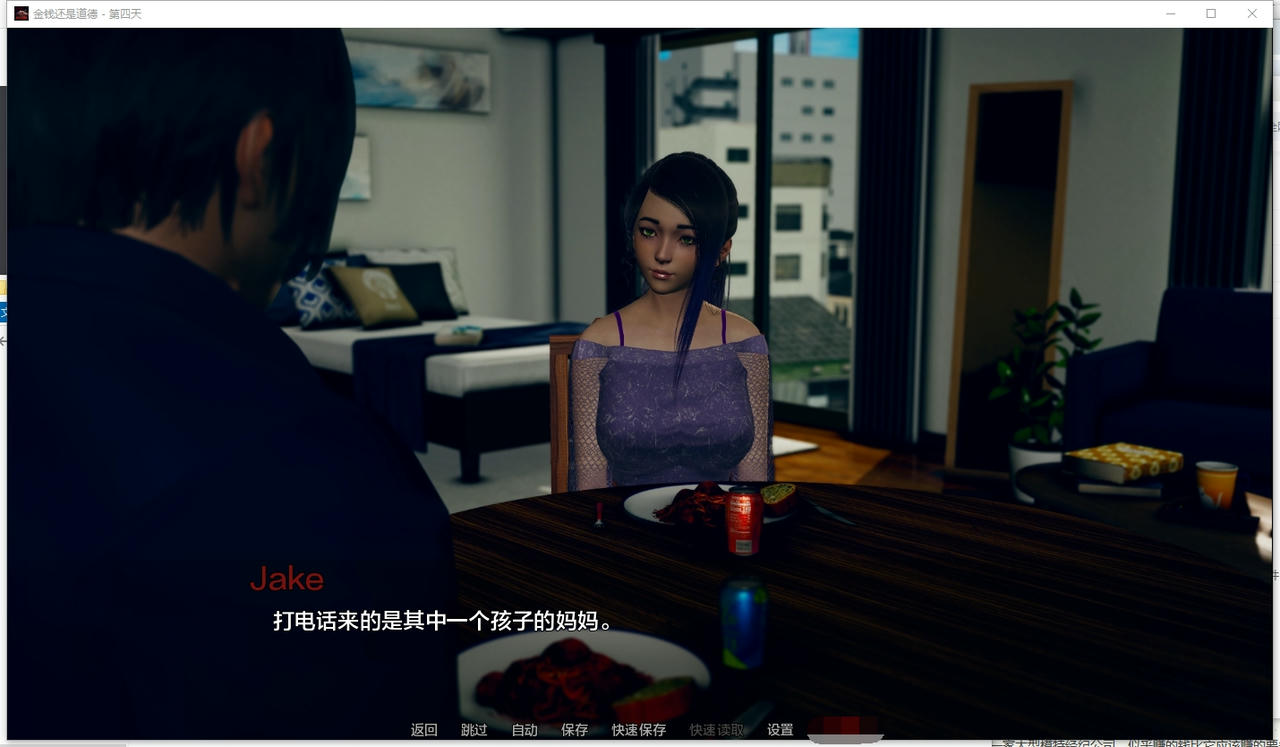This screenshot has width=1280, height=747.
Task: Click the game window title bar text
Action: click(x=83, y=14)
